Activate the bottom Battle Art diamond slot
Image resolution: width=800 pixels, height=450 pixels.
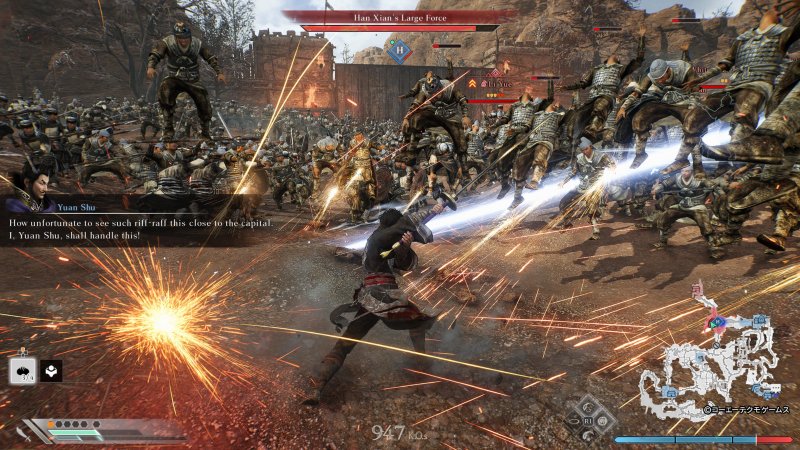589,432
